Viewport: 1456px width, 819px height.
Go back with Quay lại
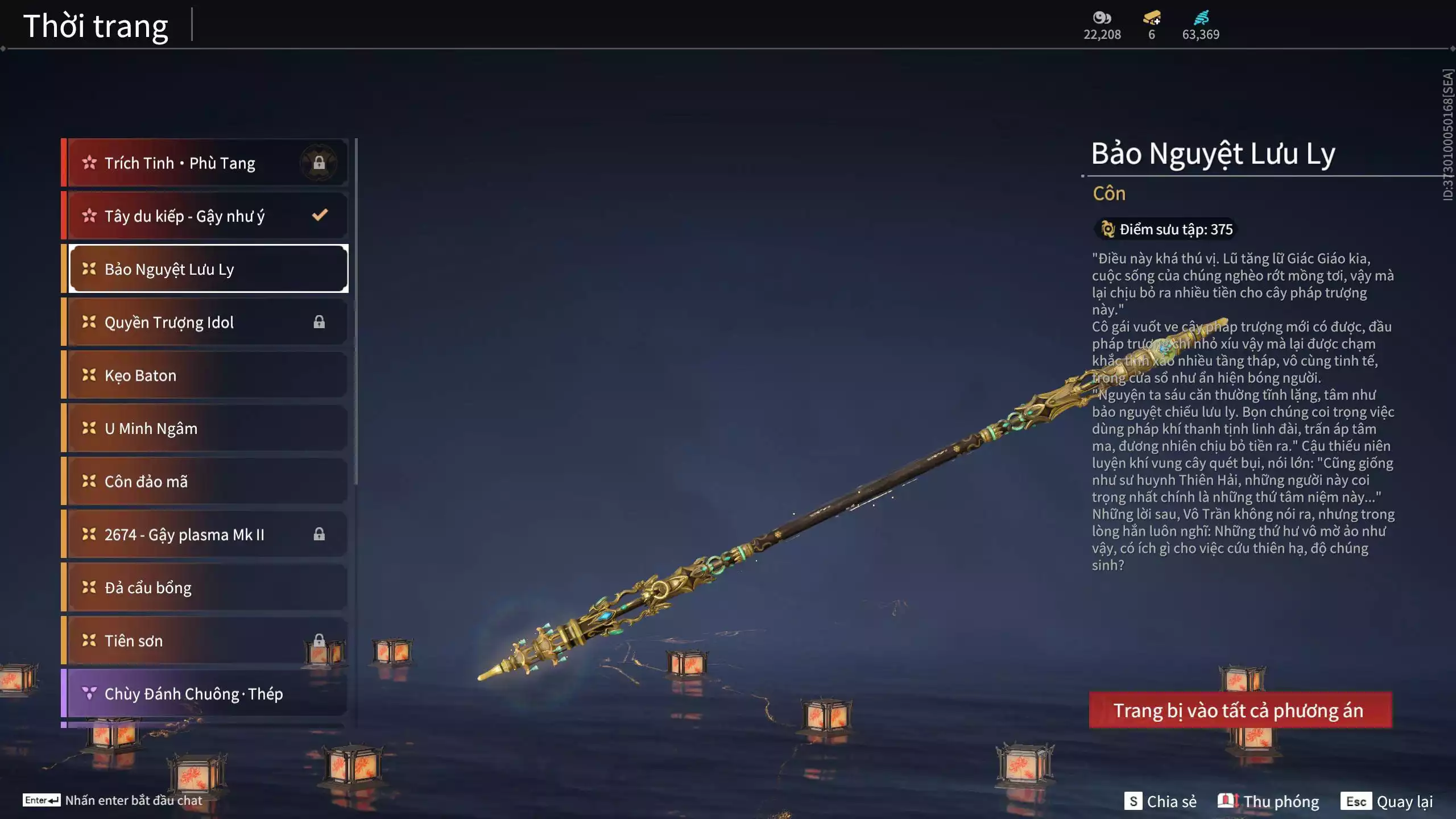[1387, 801]
